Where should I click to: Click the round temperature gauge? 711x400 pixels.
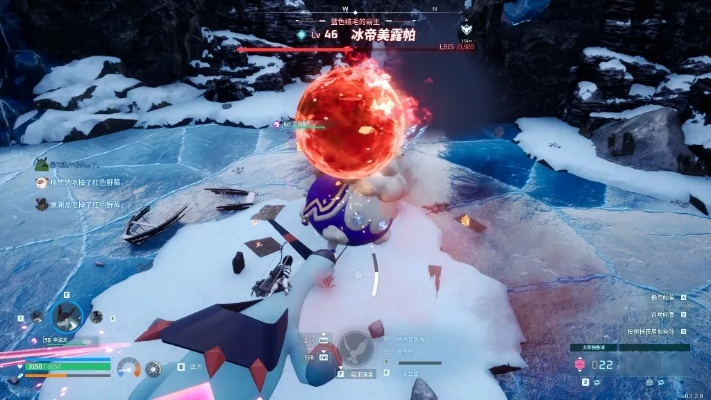128,368
